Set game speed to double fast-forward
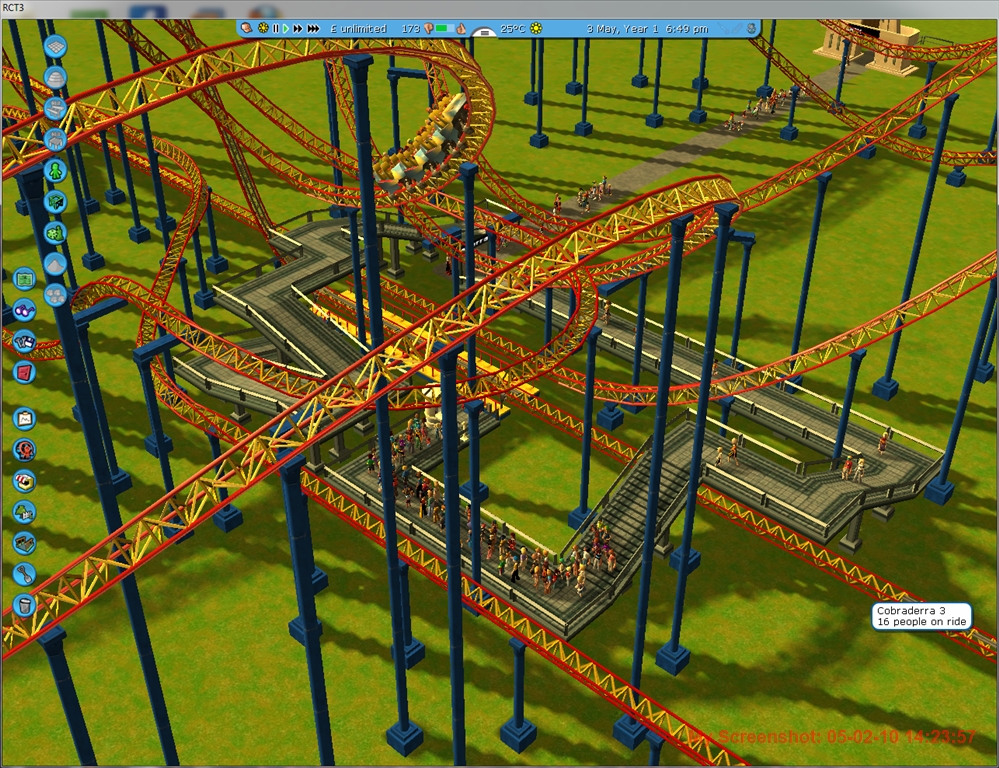999x768 pixels. point(298,29)
